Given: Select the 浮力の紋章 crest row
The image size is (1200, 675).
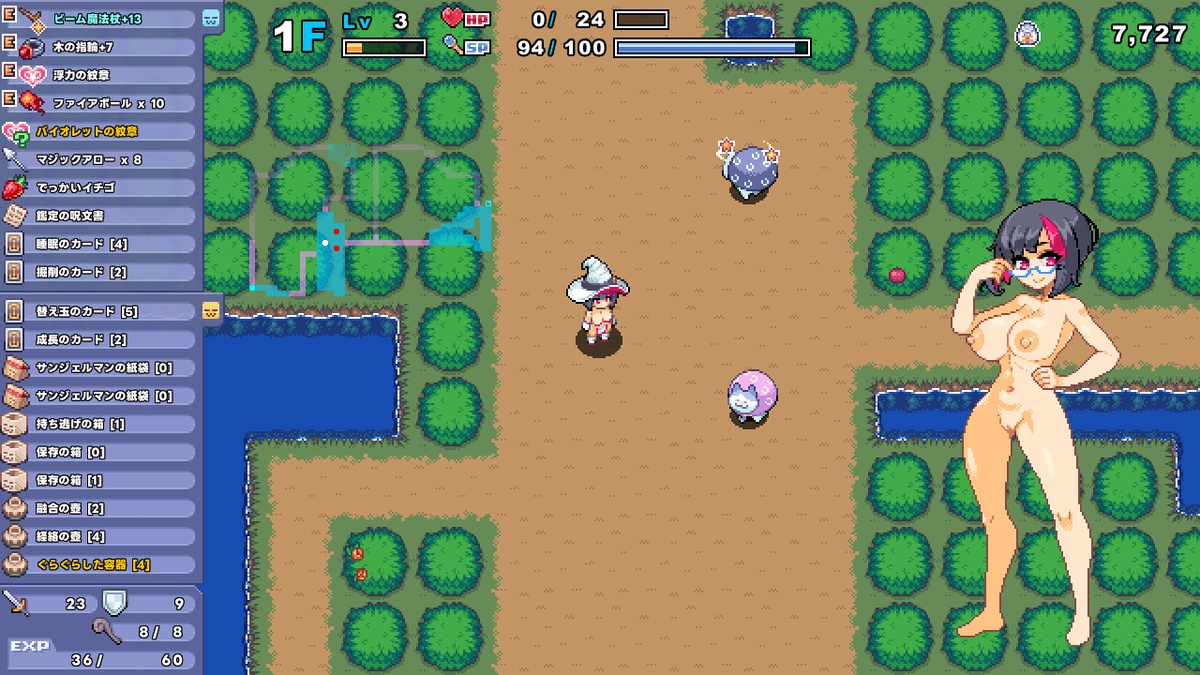Looking at the screenshot, I should [100, 75].
